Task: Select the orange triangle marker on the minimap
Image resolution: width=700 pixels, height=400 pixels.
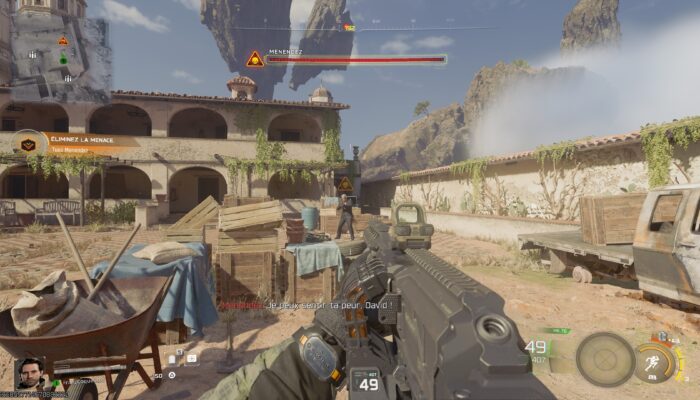Action: pos(63,41)
